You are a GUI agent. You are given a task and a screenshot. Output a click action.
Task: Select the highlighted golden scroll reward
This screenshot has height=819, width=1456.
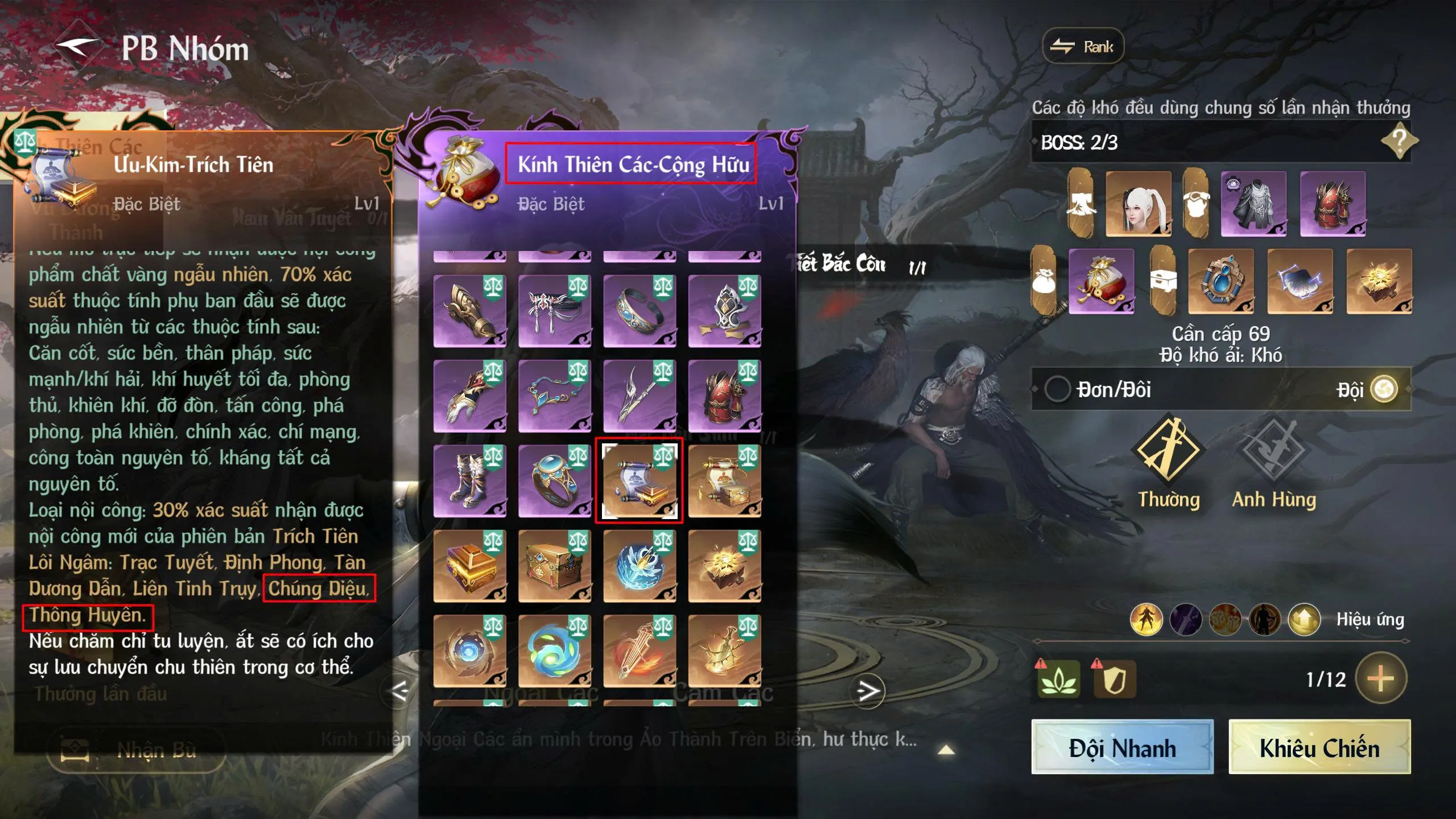tap(639, 481)
